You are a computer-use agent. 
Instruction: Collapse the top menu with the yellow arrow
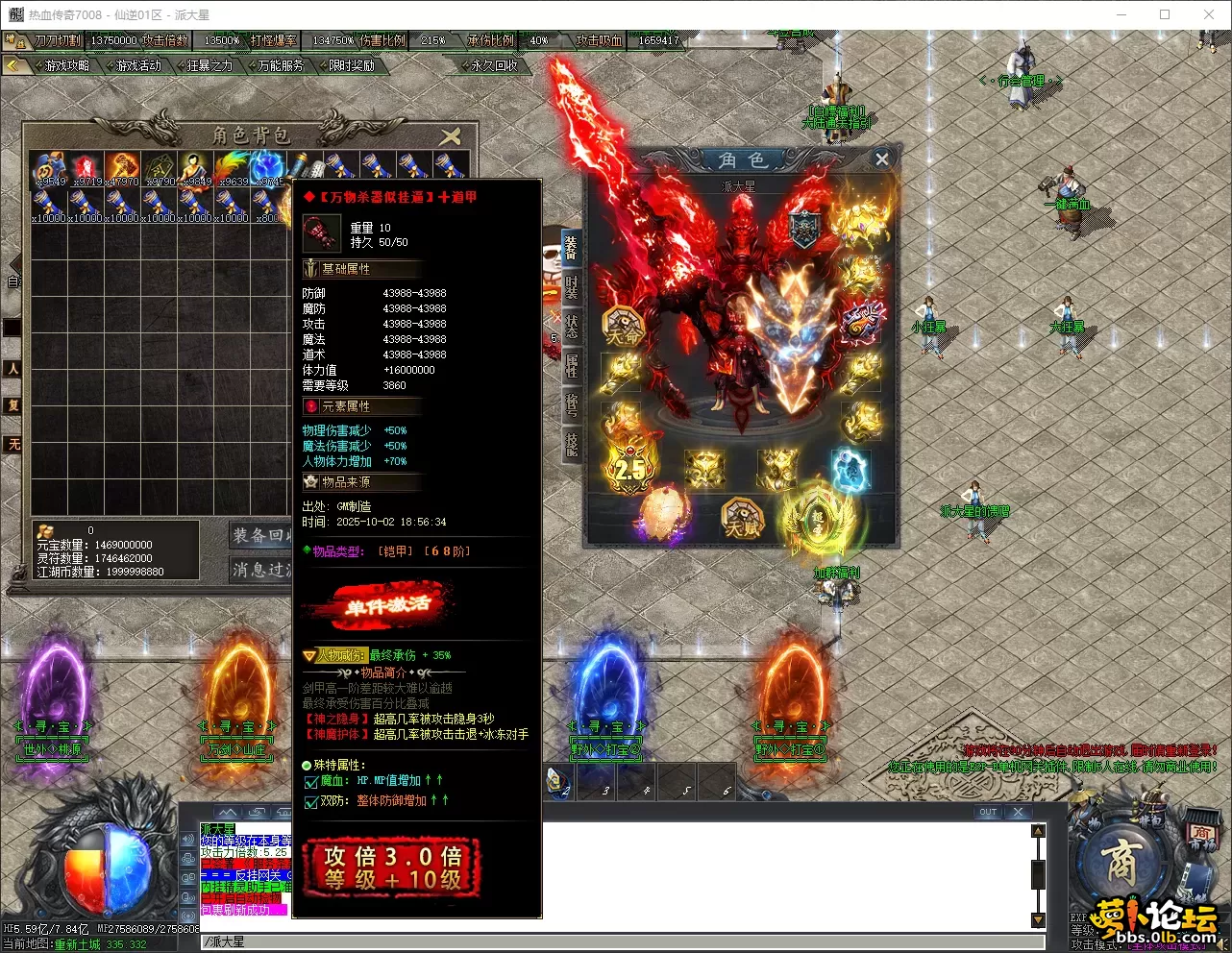[x=13, y=65]
